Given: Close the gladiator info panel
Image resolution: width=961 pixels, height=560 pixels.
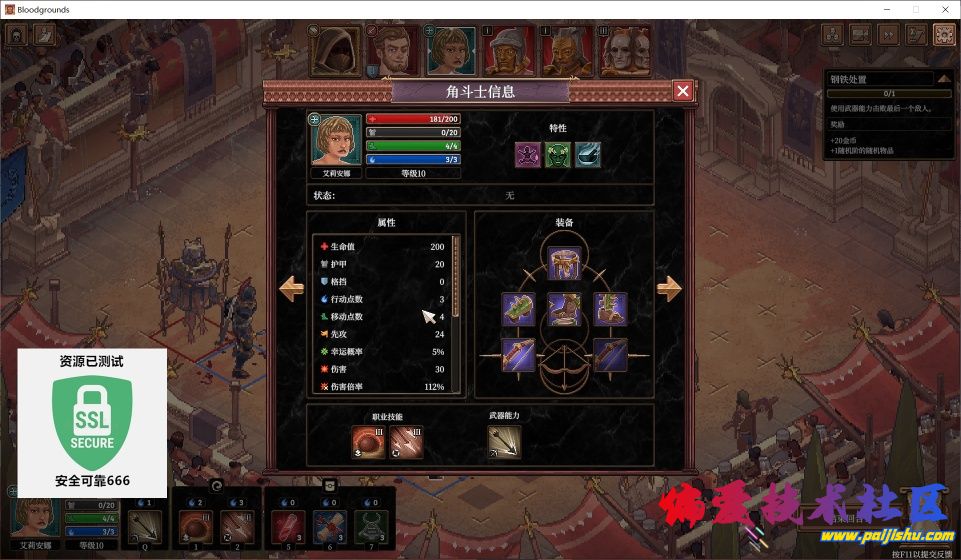Looking at the screenshot, I should tap(683, 91).
